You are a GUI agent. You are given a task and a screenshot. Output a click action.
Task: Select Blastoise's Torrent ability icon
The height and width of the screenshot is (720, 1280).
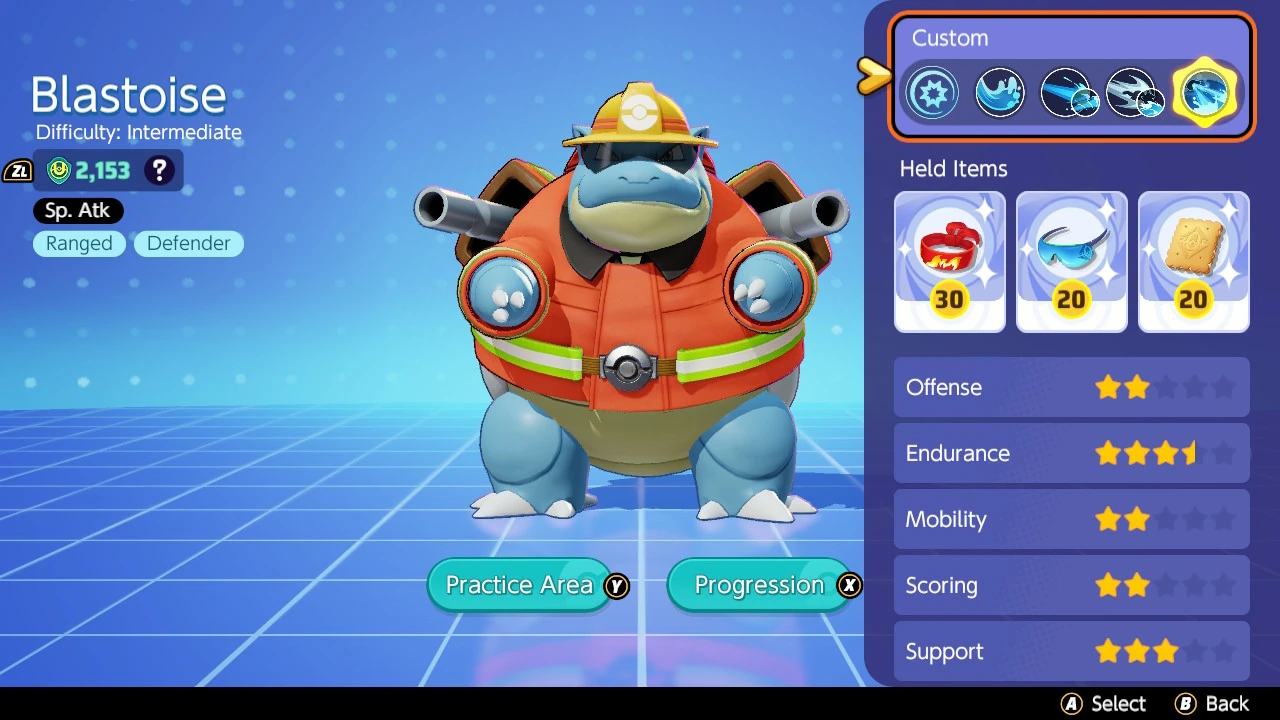coord(932,92)
